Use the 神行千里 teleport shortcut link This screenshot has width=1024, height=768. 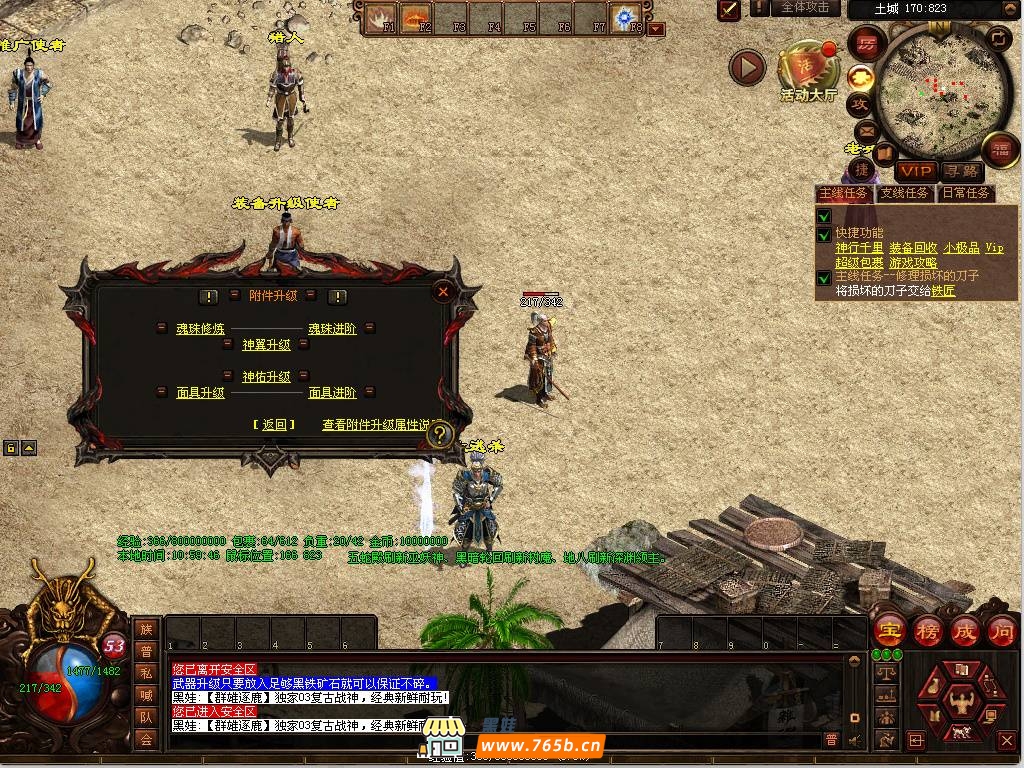[x=859, y=248]
